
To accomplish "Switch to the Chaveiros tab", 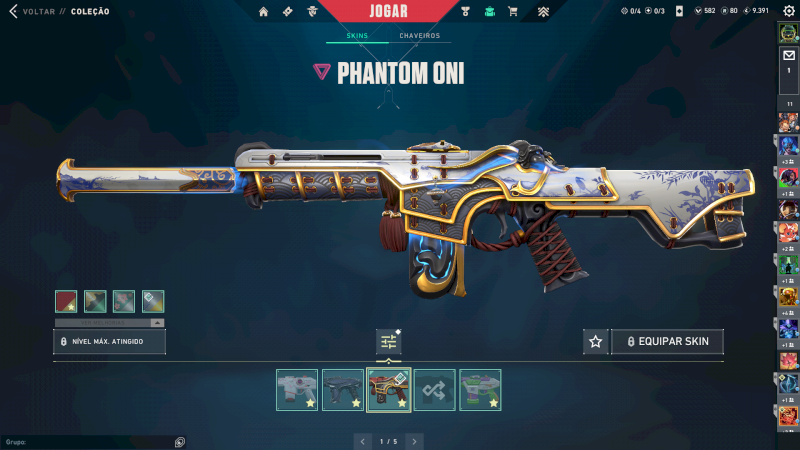I will 420,36.
